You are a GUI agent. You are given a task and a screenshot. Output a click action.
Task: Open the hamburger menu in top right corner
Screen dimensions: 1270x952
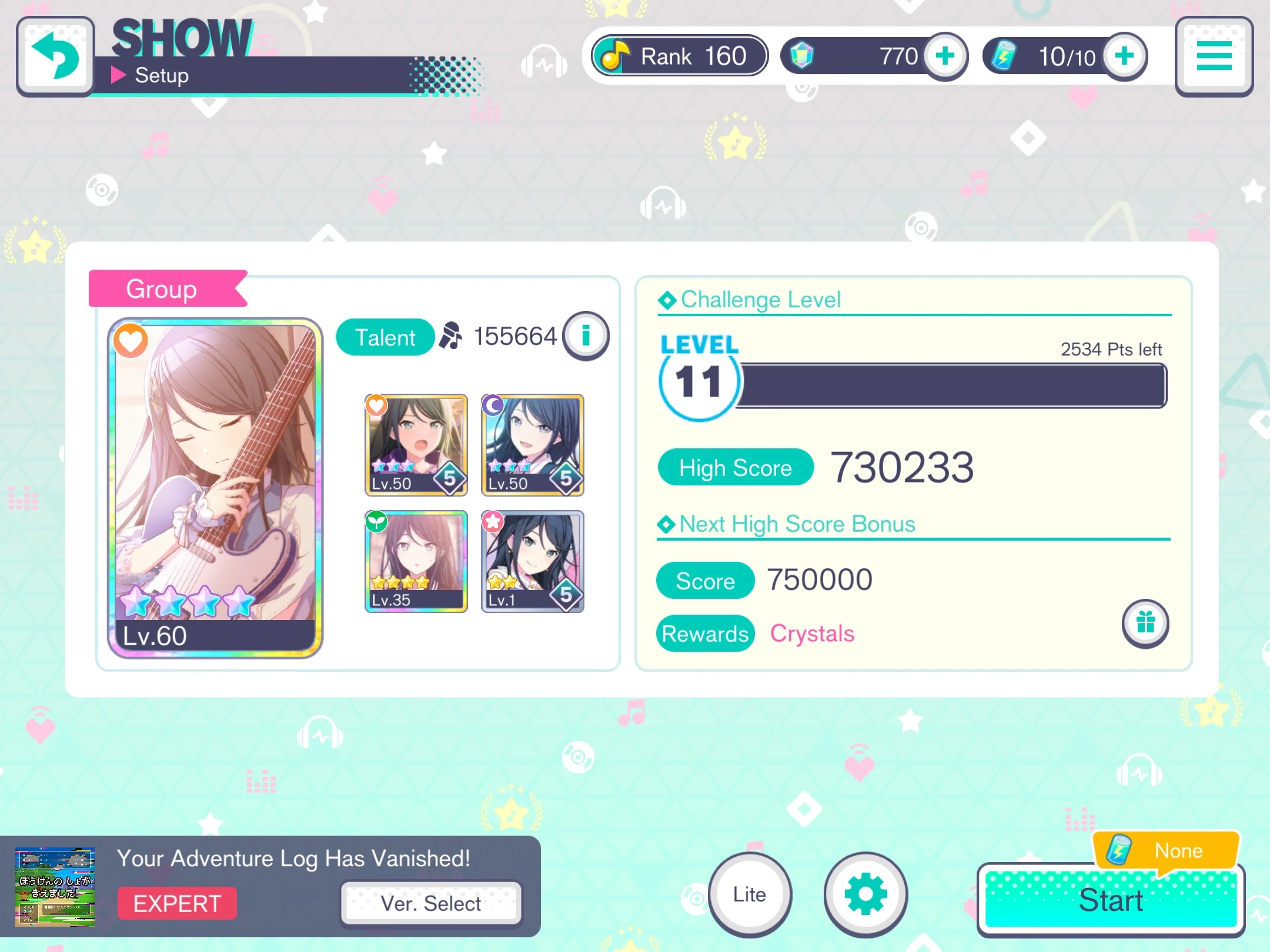pos(1215,56)
